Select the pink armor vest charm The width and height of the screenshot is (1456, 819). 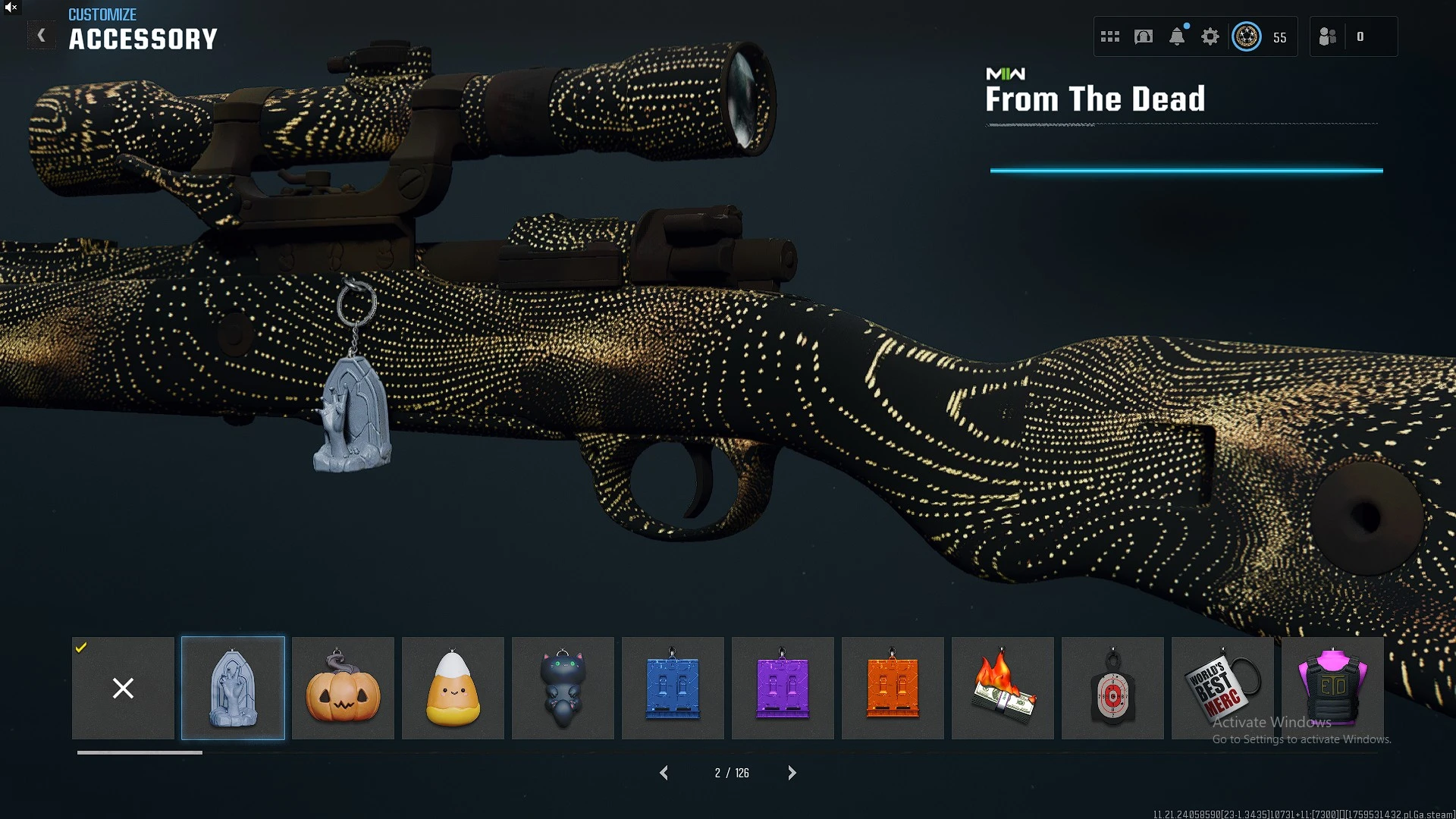[x=1332, y=688]
